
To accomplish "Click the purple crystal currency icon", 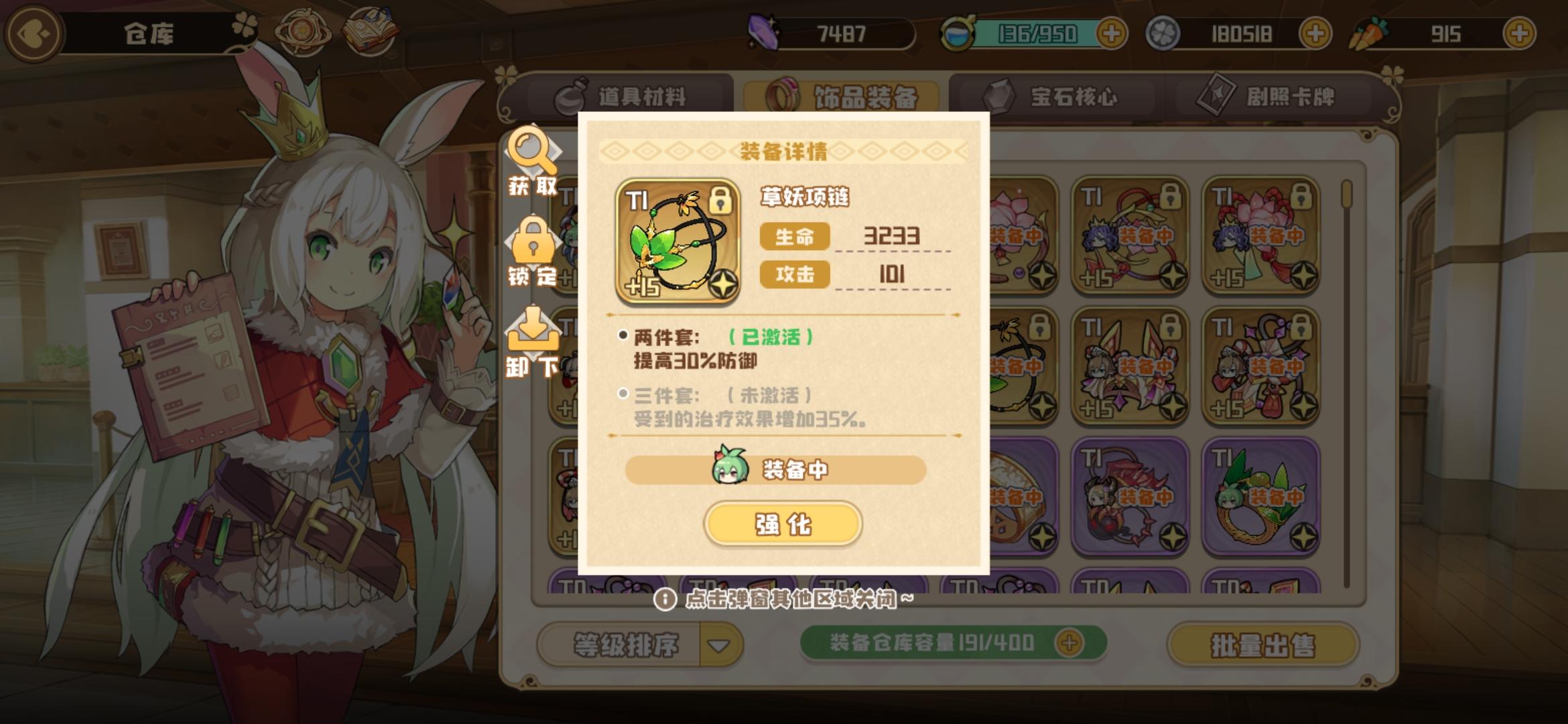I will (x=764, y=32).
